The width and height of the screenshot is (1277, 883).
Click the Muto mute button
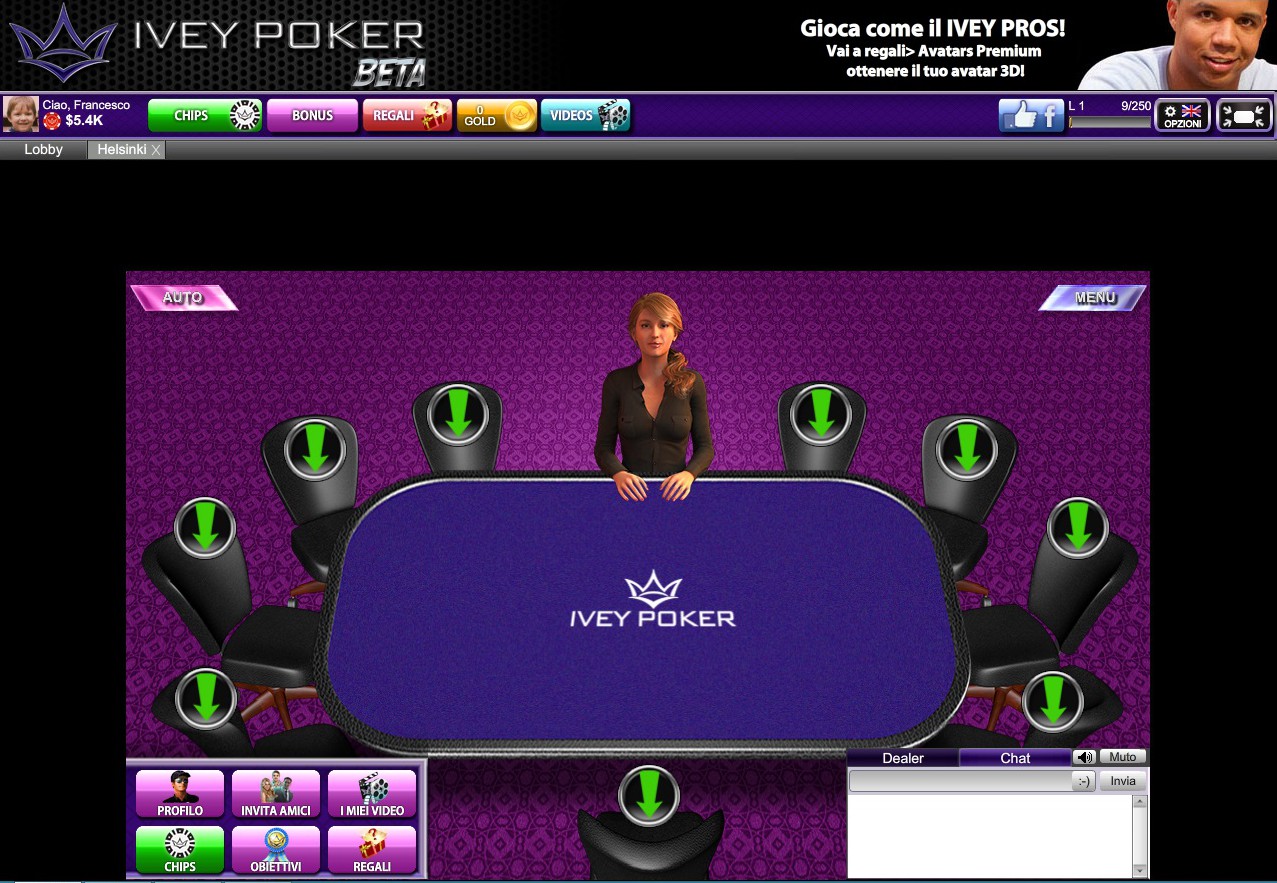(x=1122, y=757)
